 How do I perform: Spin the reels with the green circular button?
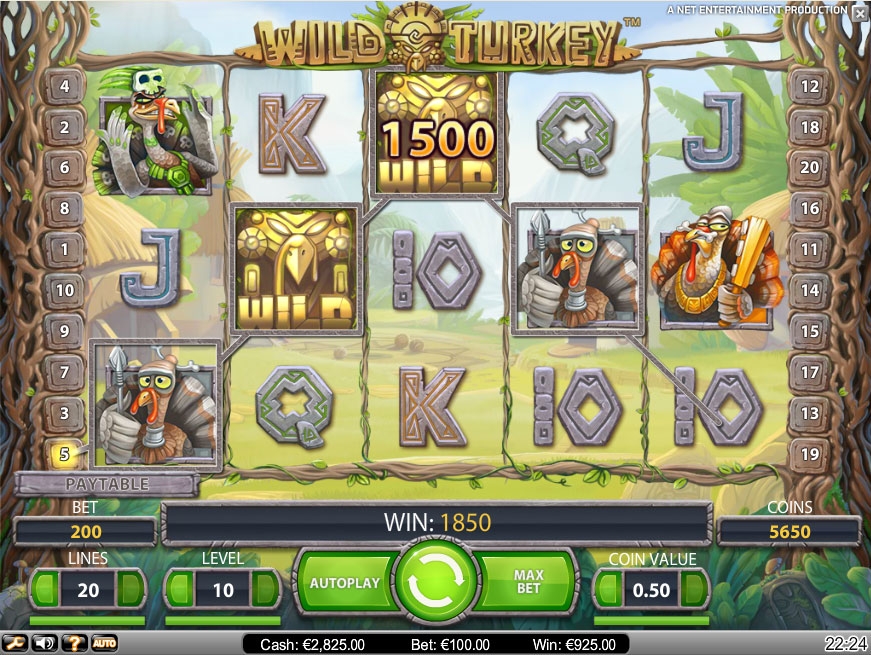click(x=437, y=583)
